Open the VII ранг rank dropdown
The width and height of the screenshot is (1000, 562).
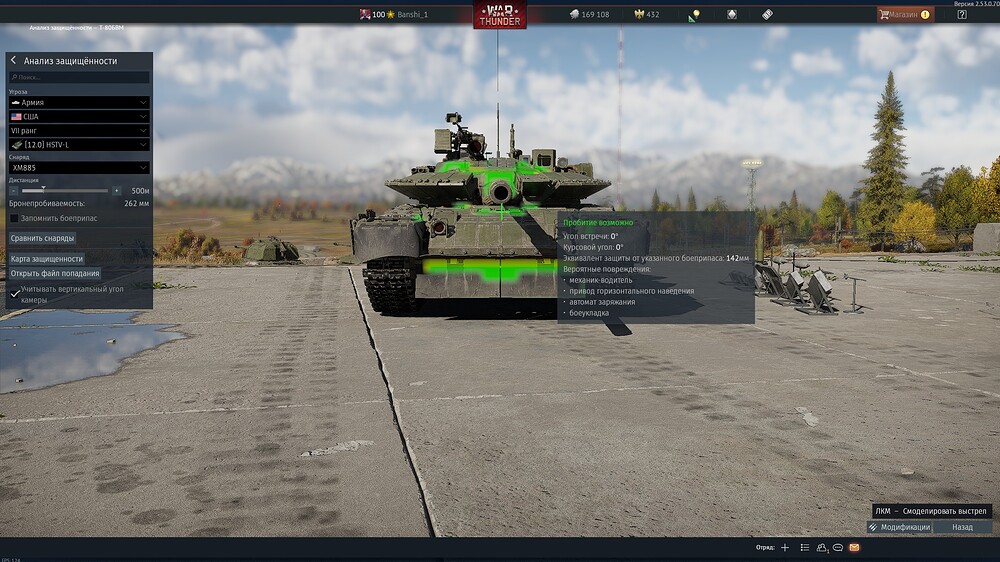point(79,130)
